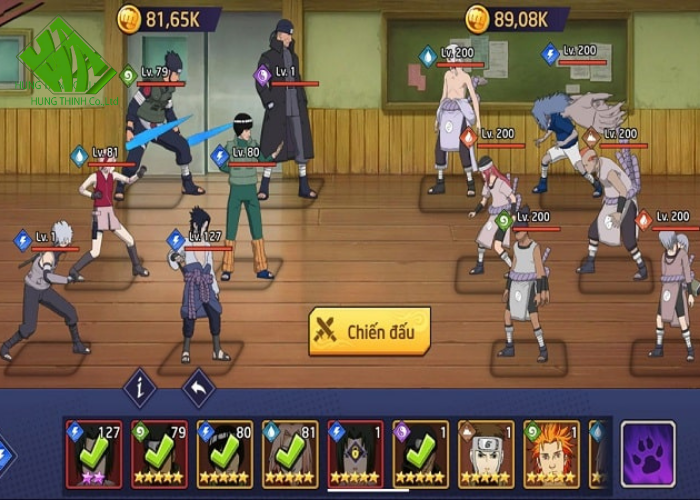Toggle the level 80 hero card
The height and width of the screenshot is (500, 700).
[x=225, y=453]
